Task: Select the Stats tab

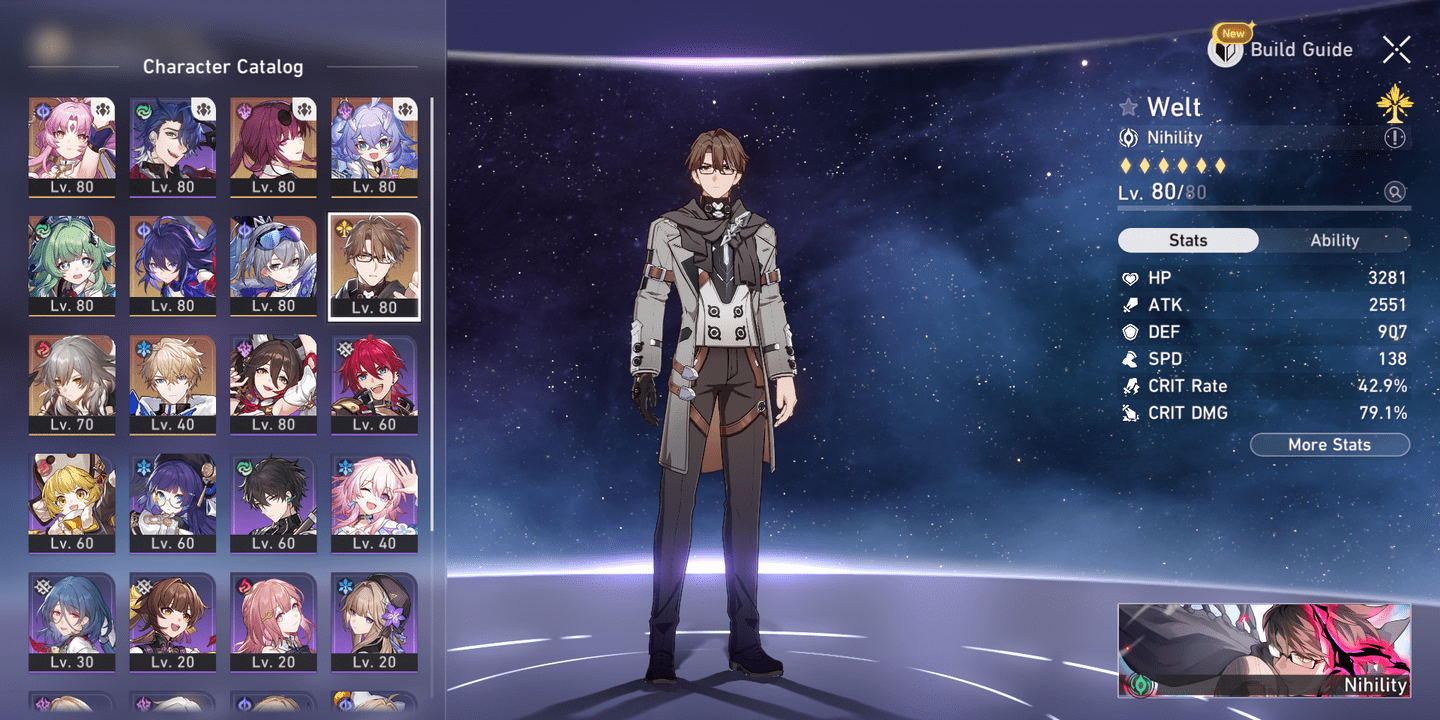Action: [x=1187, y=240]
